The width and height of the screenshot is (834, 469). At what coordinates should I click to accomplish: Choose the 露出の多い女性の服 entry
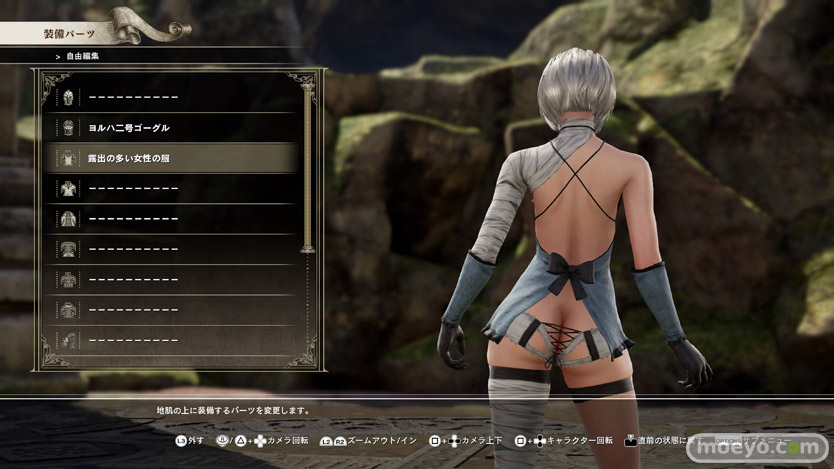pos(170,158)
